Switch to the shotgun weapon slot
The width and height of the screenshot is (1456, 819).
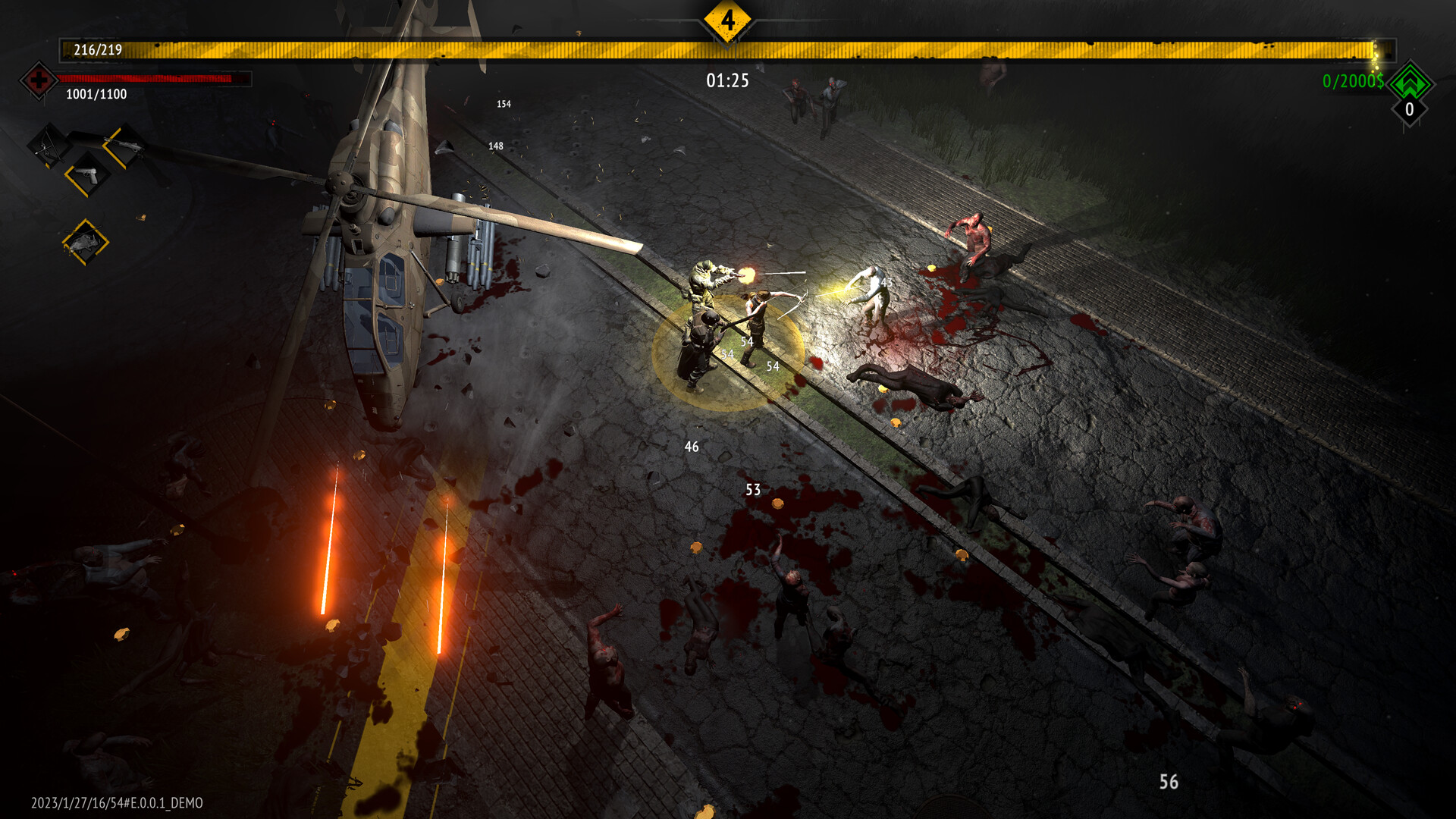click(x=124, y=145)
